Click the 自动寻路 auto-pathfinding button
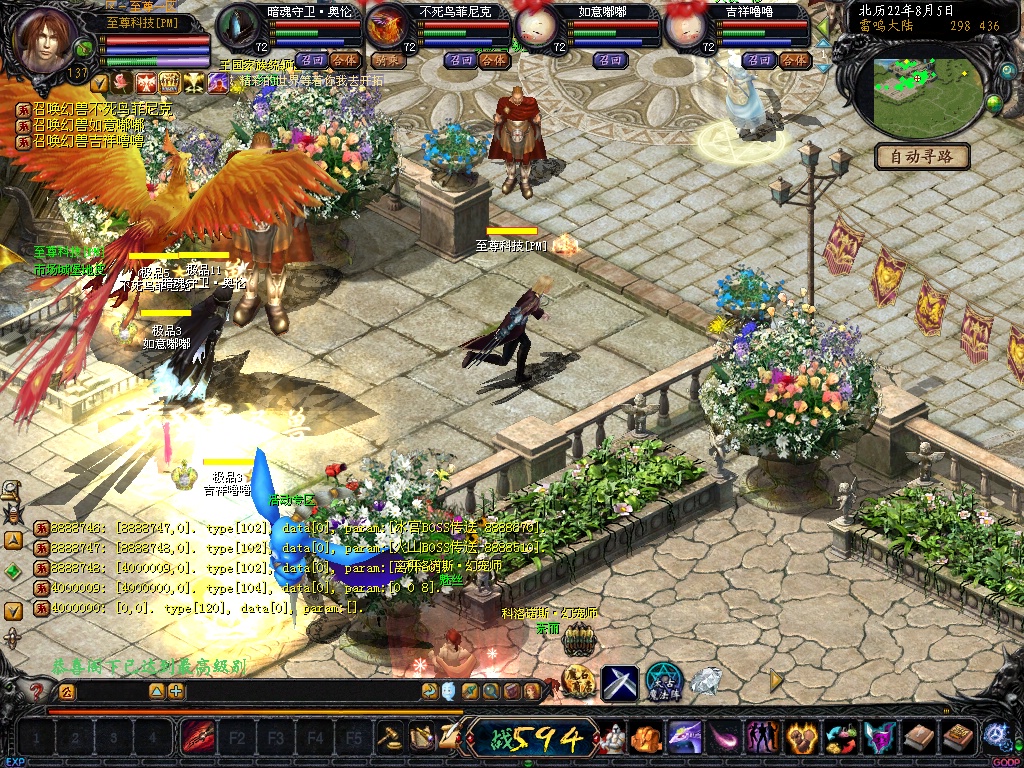 [922, 156]
